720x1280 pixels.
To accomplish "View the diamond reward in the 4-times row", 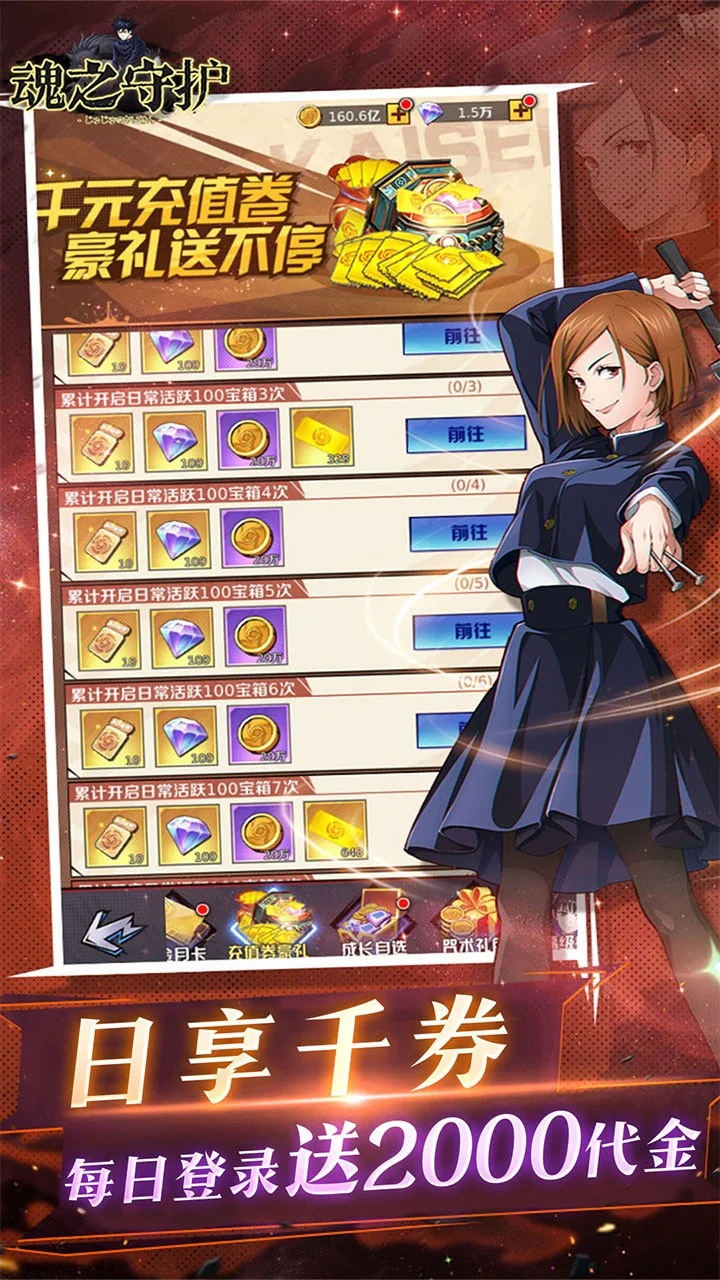I will 180,539.
